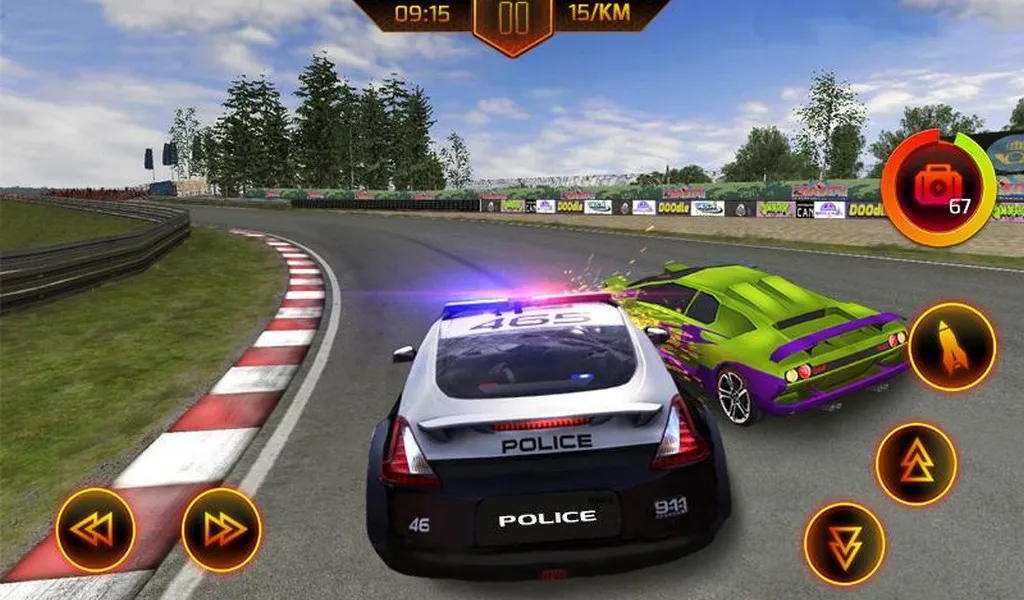
Task: Accelerate using the up chevrons button
Action: (916, 464)
